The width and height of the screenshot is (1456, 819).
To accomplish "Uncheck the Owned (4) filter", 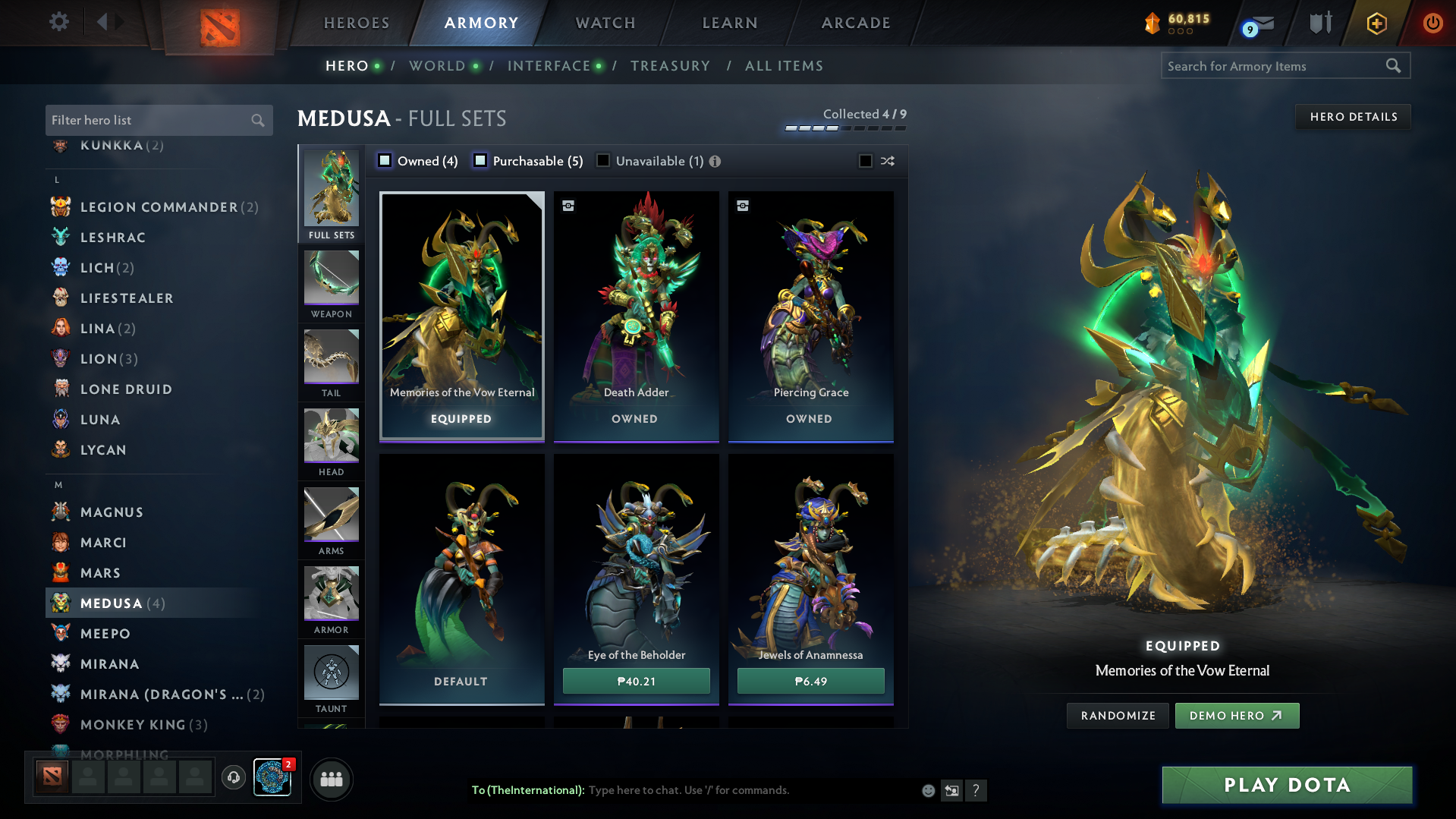I will 385,160.
